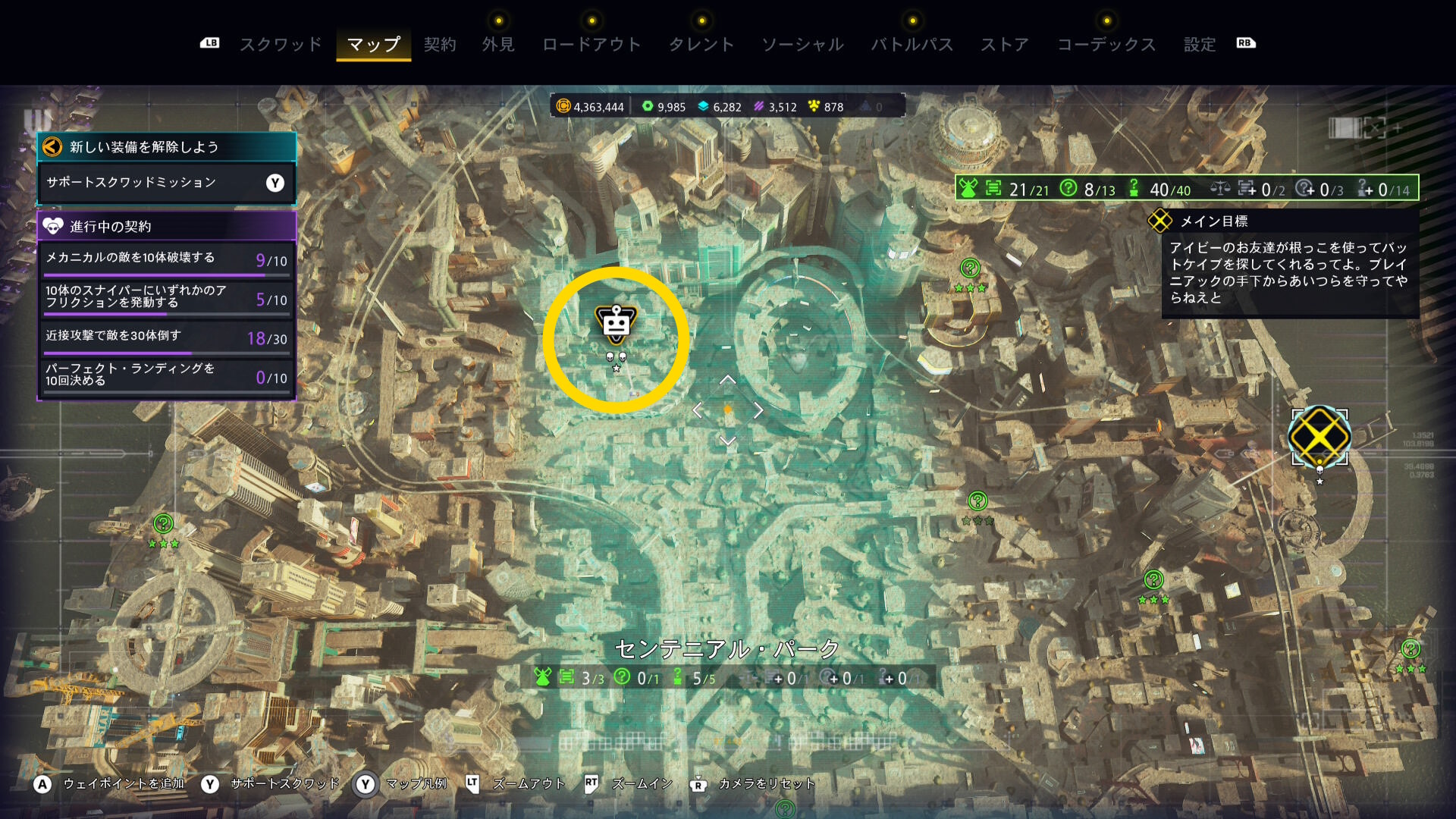Choose the 設定 tab
Screen dimensions: 1456x819
click(x=1200, y=45)
